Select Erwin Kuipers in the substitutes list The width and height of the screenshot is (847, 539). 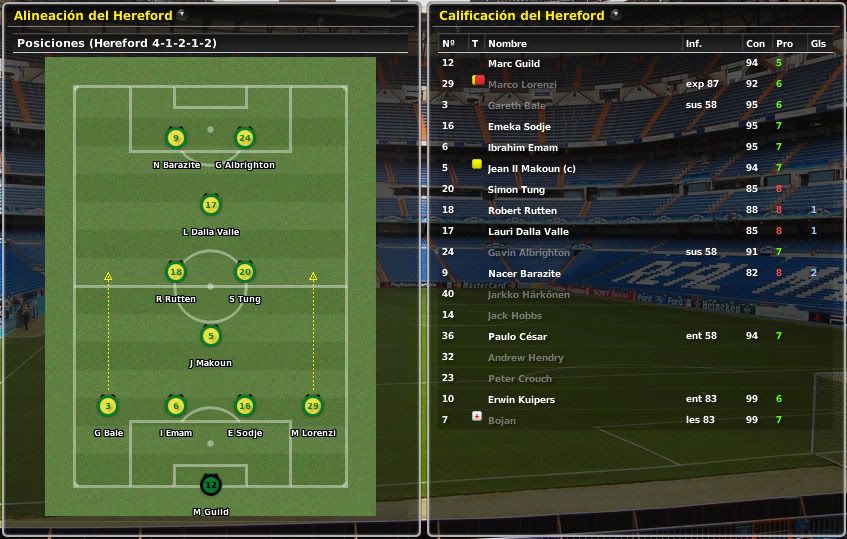[521, 400]
